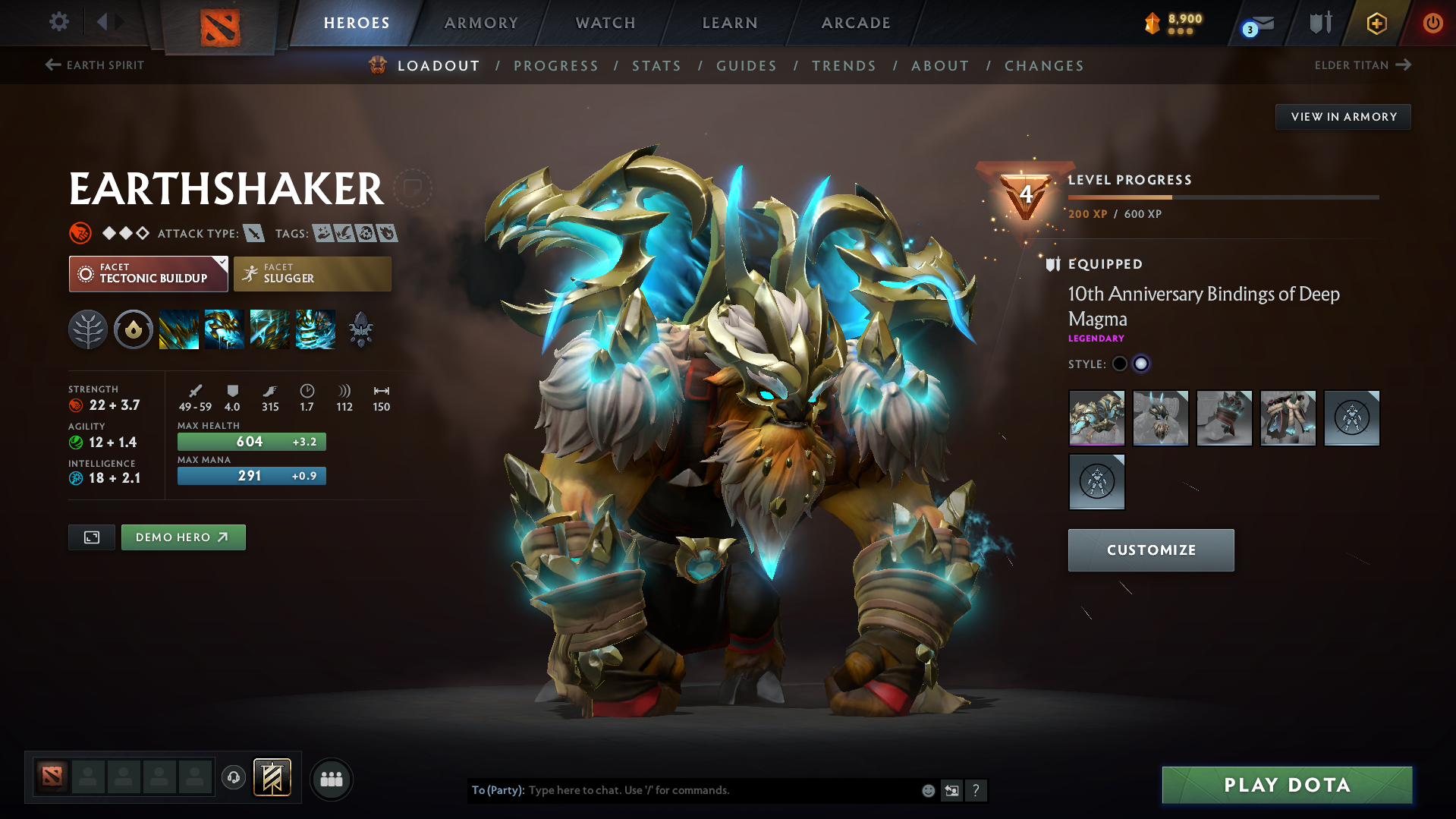Open Earthshaker's talent tree icon
Viewport: 1456px width, 819px height.
pyautogui.click(x=88, y=329)
